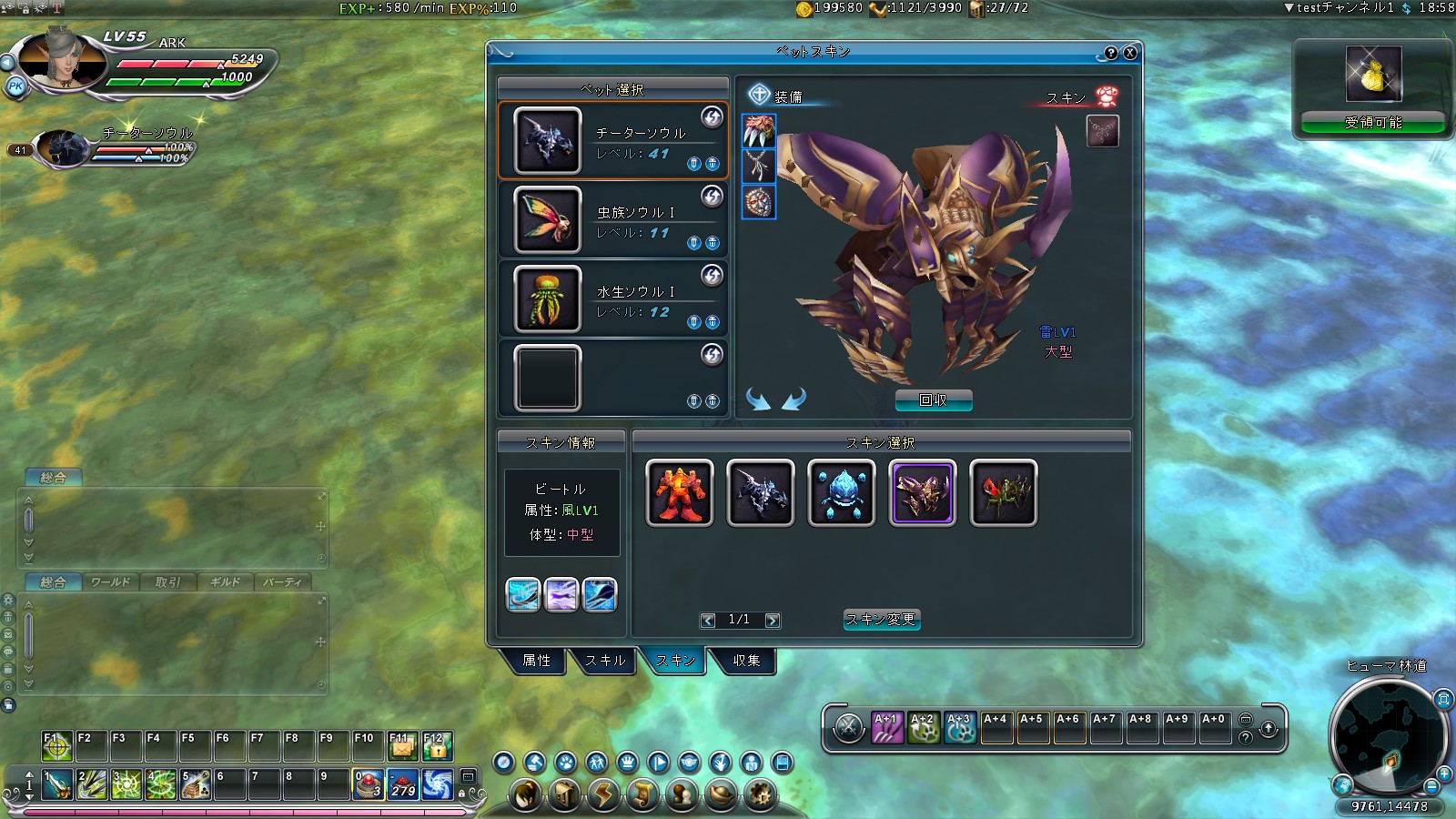
Task: Click the 回収 button
Action: click(934, 400)
